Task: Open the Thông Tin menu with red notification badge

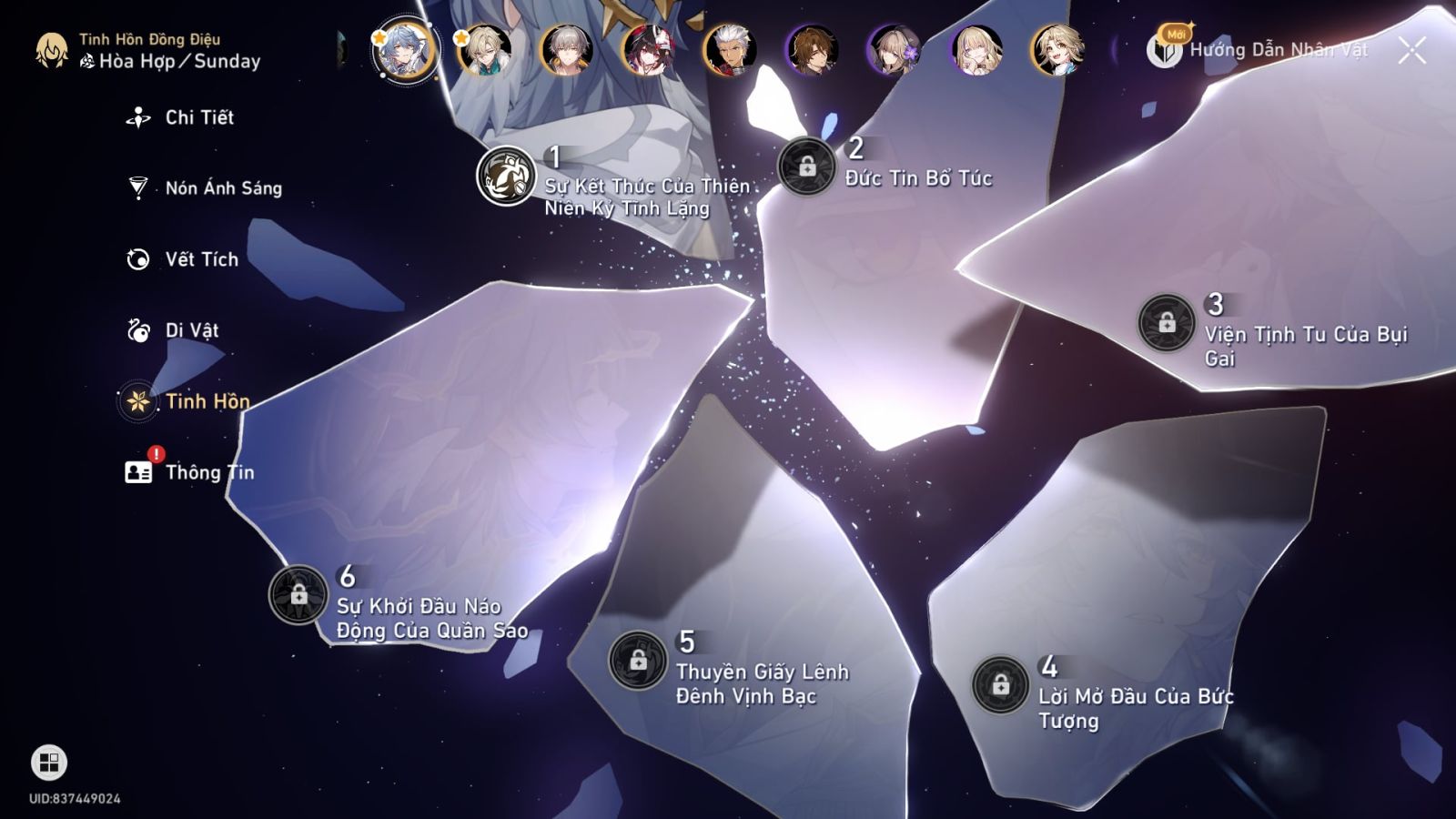Action: coord(137,471)
